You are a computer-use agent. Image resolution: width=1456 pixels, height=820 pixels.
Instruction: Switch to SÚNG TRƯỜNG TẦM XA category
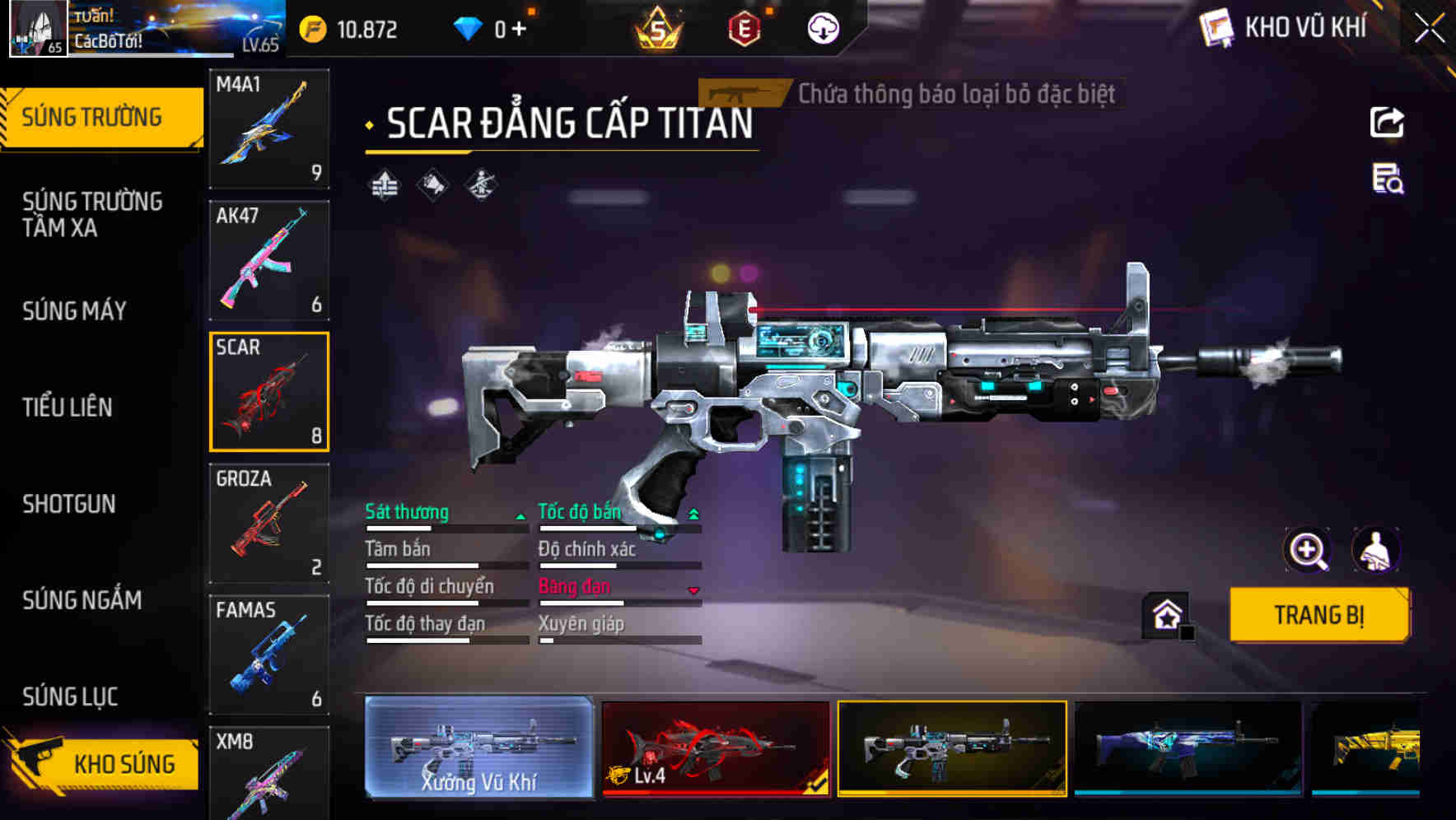(x=92, y=214)
